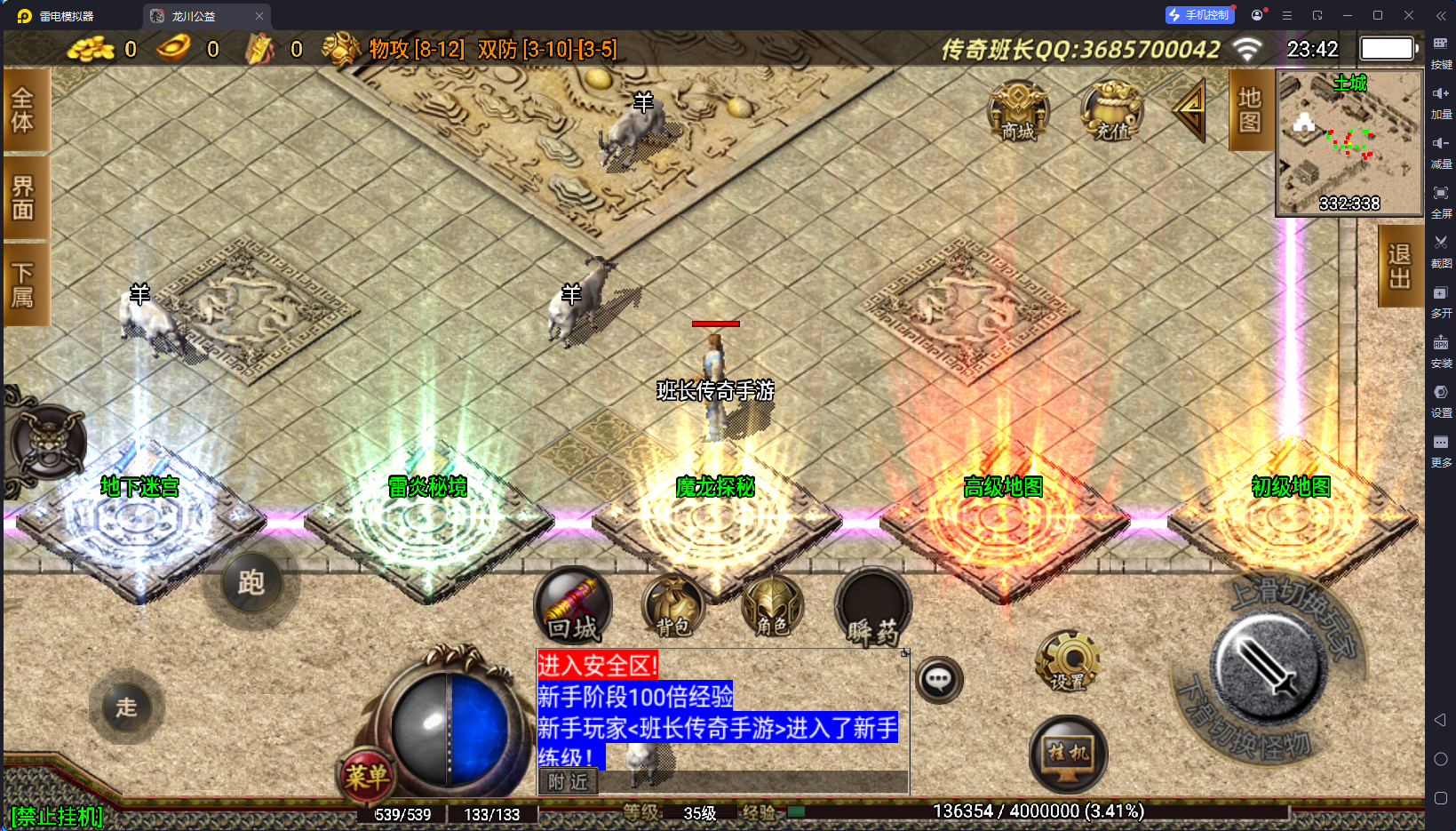Open the 土城 minimap
This screenshot has width=1456, height=831.
1349,143
